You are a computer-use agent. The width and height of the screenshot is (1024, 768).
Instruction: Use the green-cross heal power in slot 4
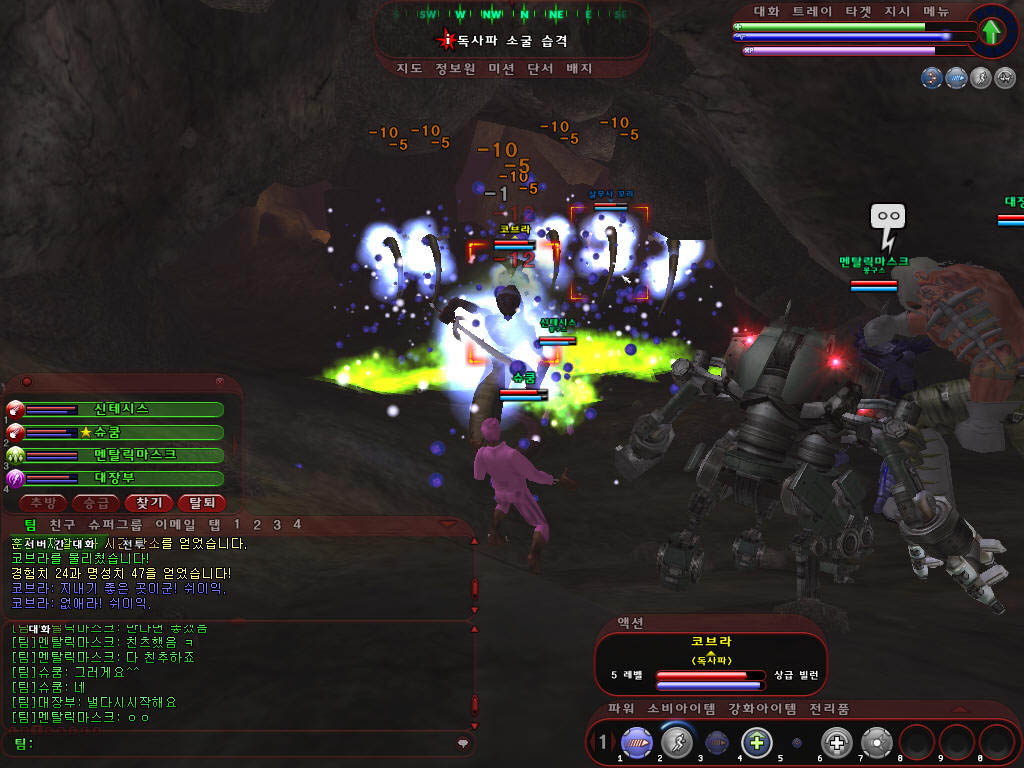coord(757,743)
